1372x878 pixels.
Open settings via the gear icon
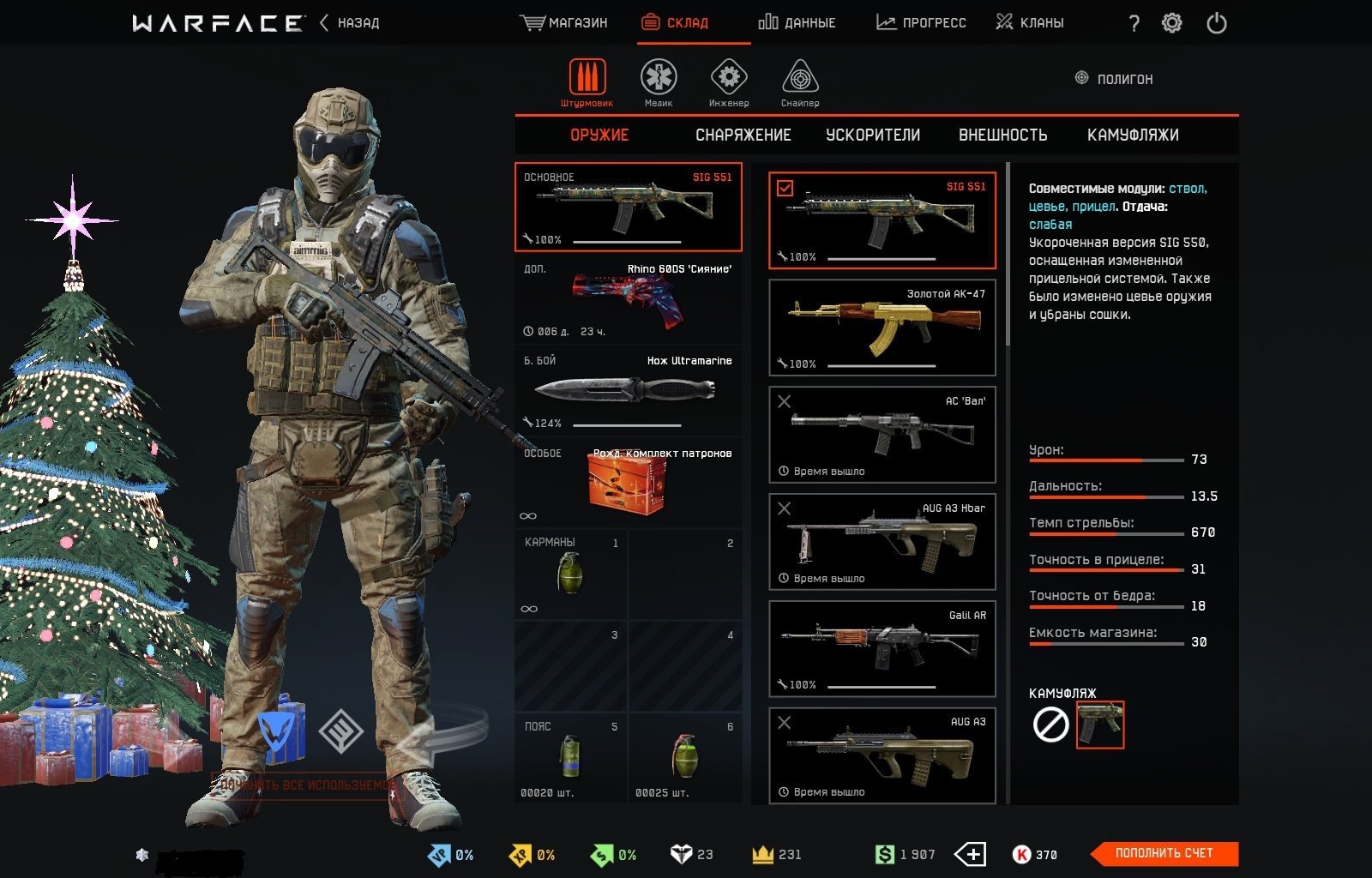tap(1171, 23)
